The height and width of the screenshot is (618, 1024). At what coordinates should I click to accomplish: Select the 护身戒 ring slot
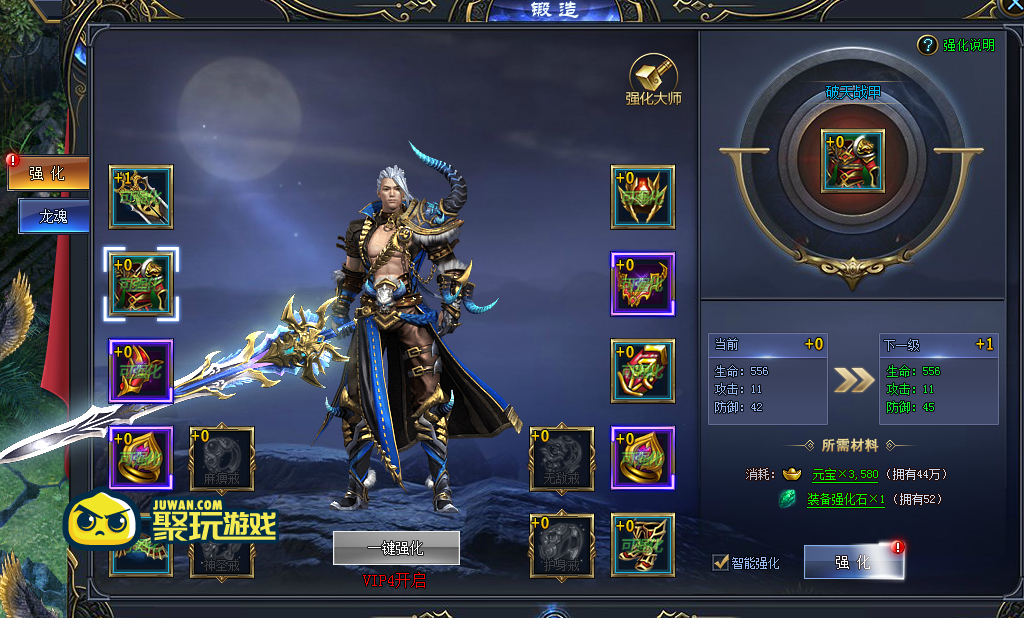coord(562,545)
